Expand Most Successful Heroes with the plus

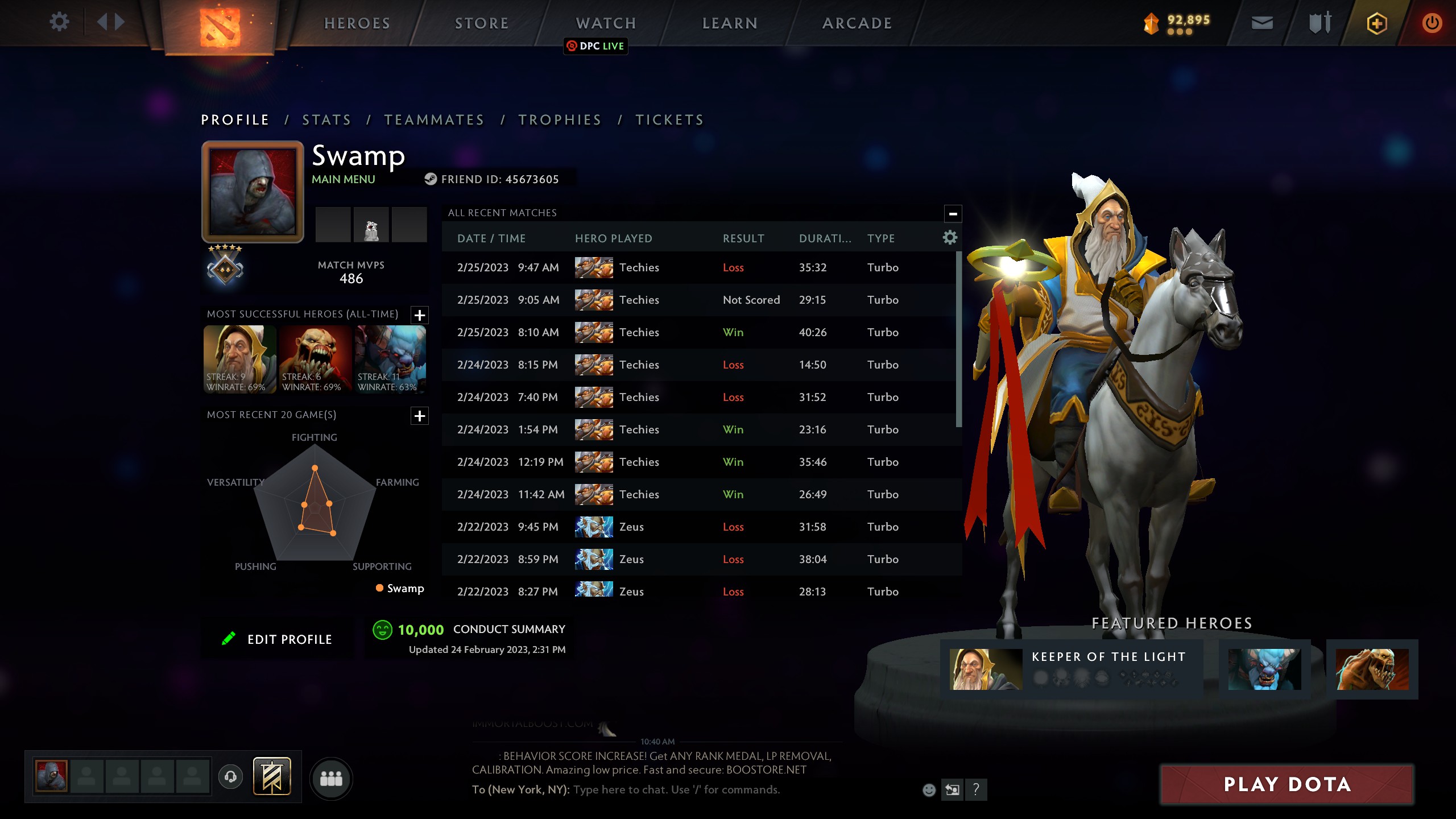pyautogui.click(x=420, y=315)
